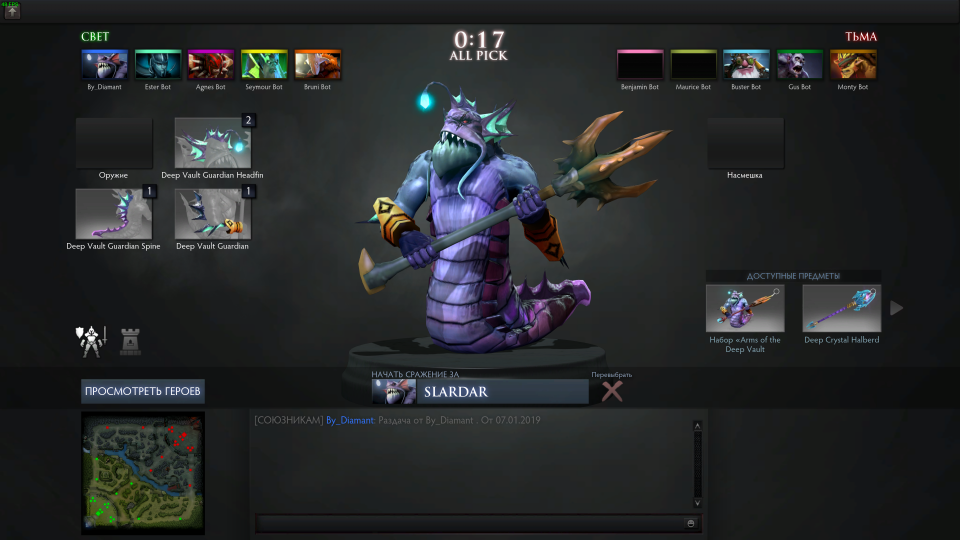Open the empty Оружие weapon slot
960x540 pixels.
pos(114,143)
